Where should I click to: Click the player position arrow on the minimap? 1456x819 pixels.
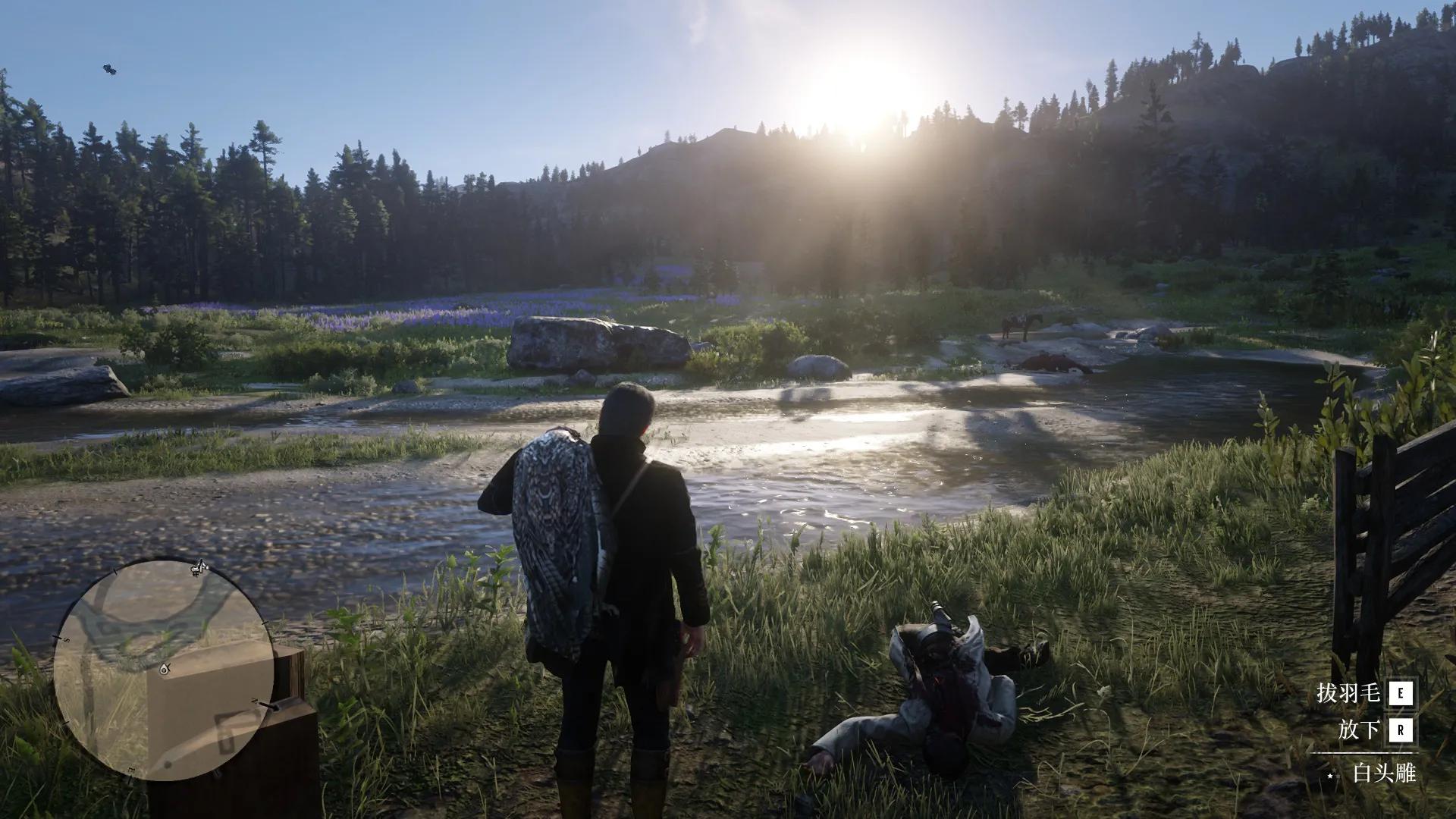point(164,670)
